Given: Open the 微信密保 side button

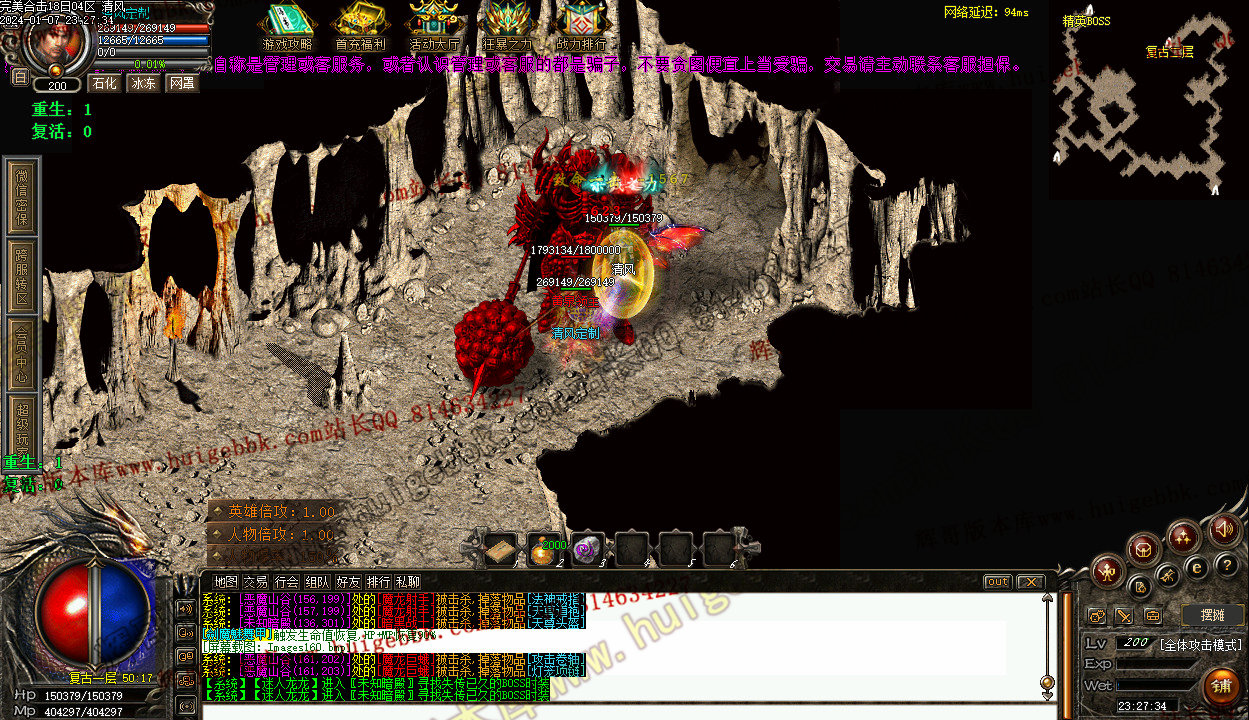Looking at the screenshot, I should (x=22, y=196).
